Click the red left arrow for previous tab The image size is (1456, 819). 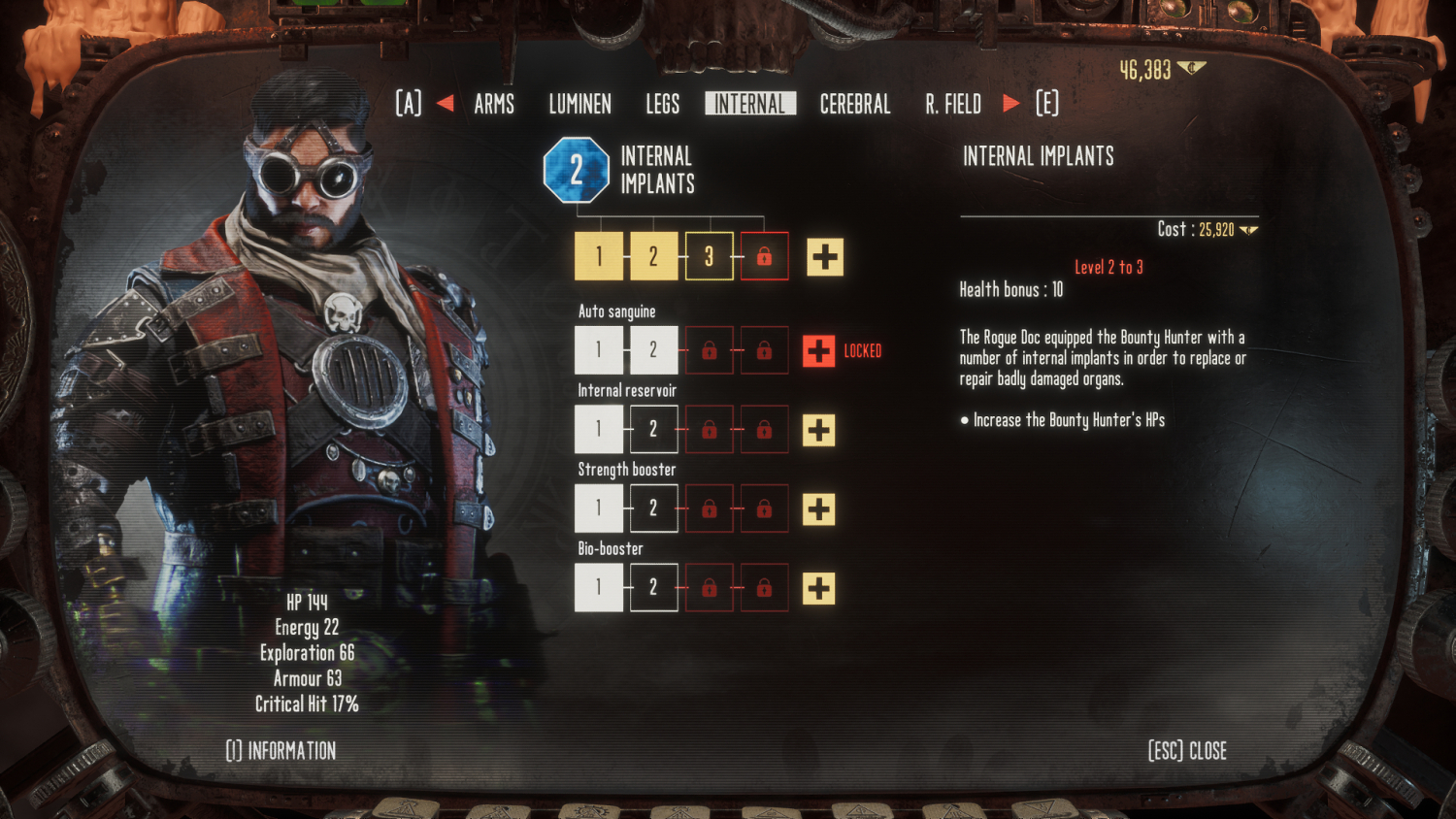point(446,103)
